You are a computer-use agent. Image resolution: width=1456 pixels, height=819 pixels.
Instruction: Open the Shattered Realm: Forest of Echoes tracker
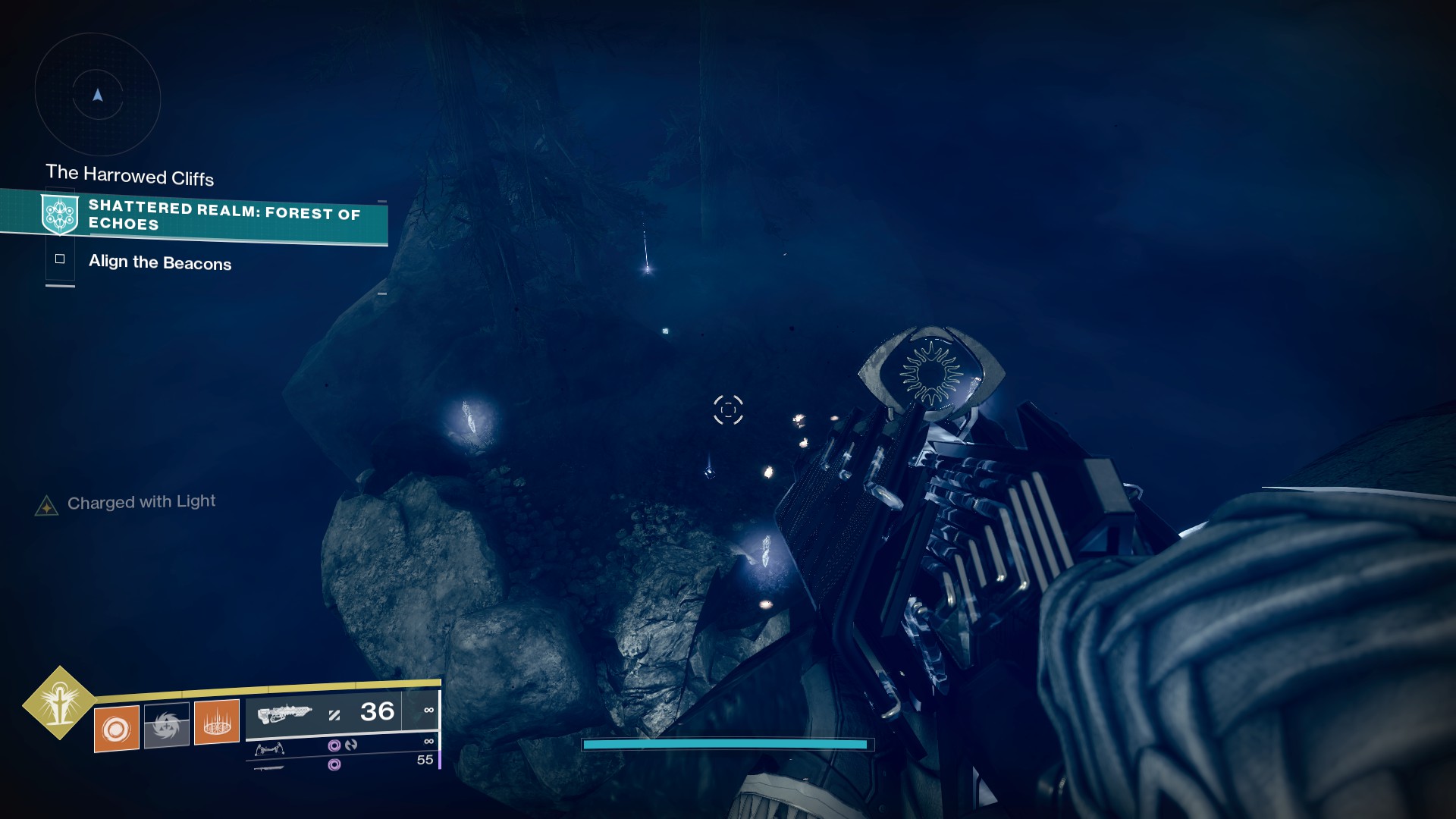224,215
